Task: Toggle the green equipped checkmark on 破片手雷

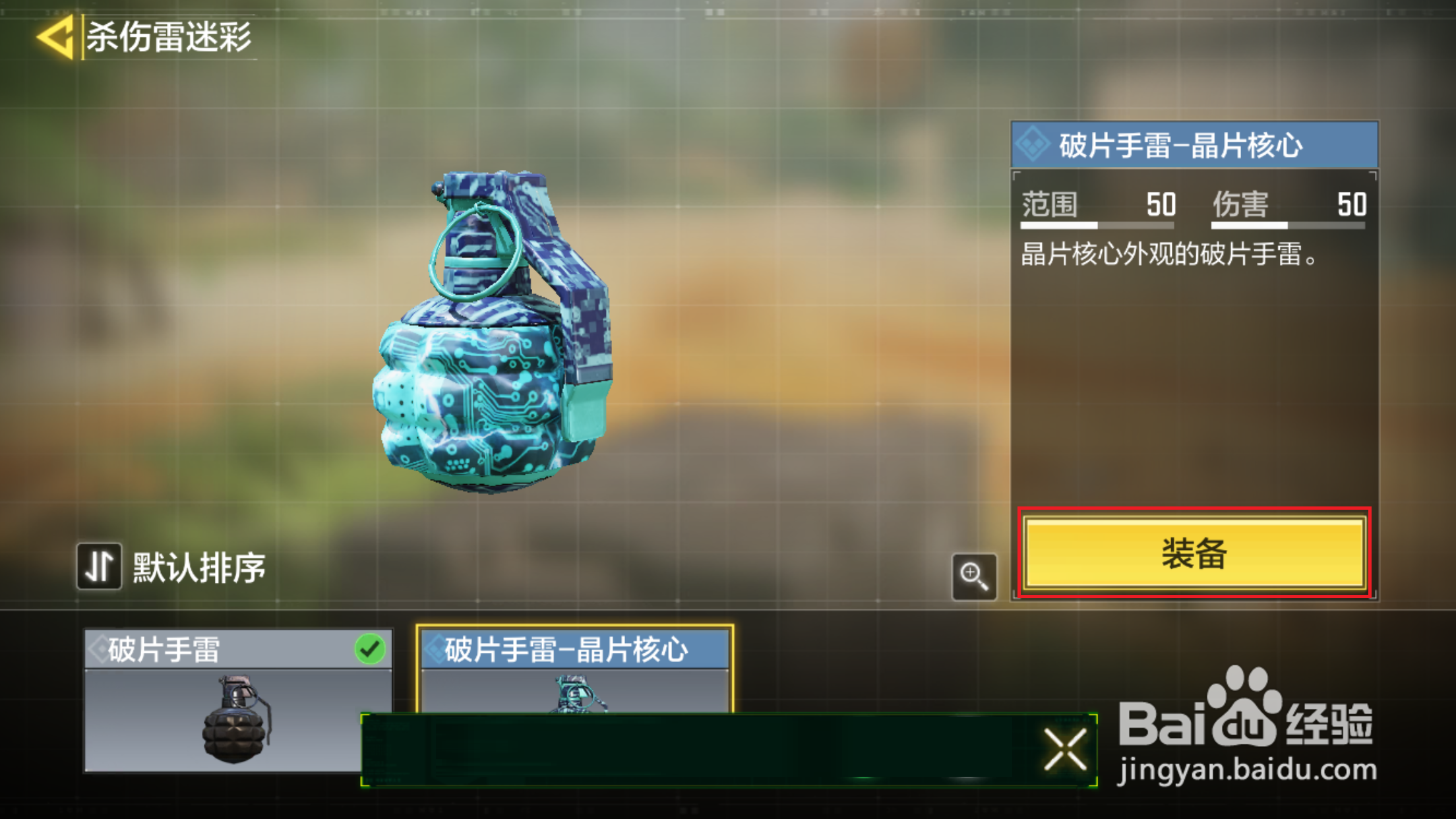Action: pos(371,649)
